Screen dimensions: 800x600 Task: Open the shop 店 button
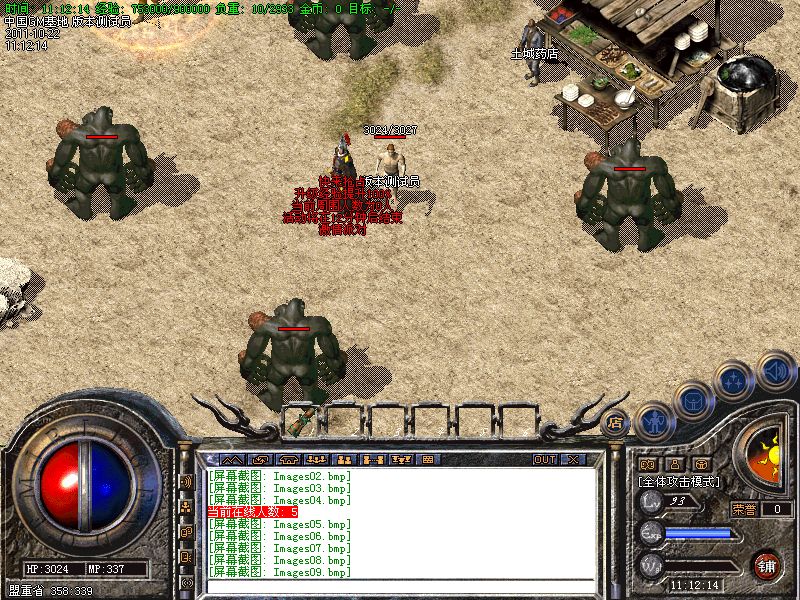(615, 421)
